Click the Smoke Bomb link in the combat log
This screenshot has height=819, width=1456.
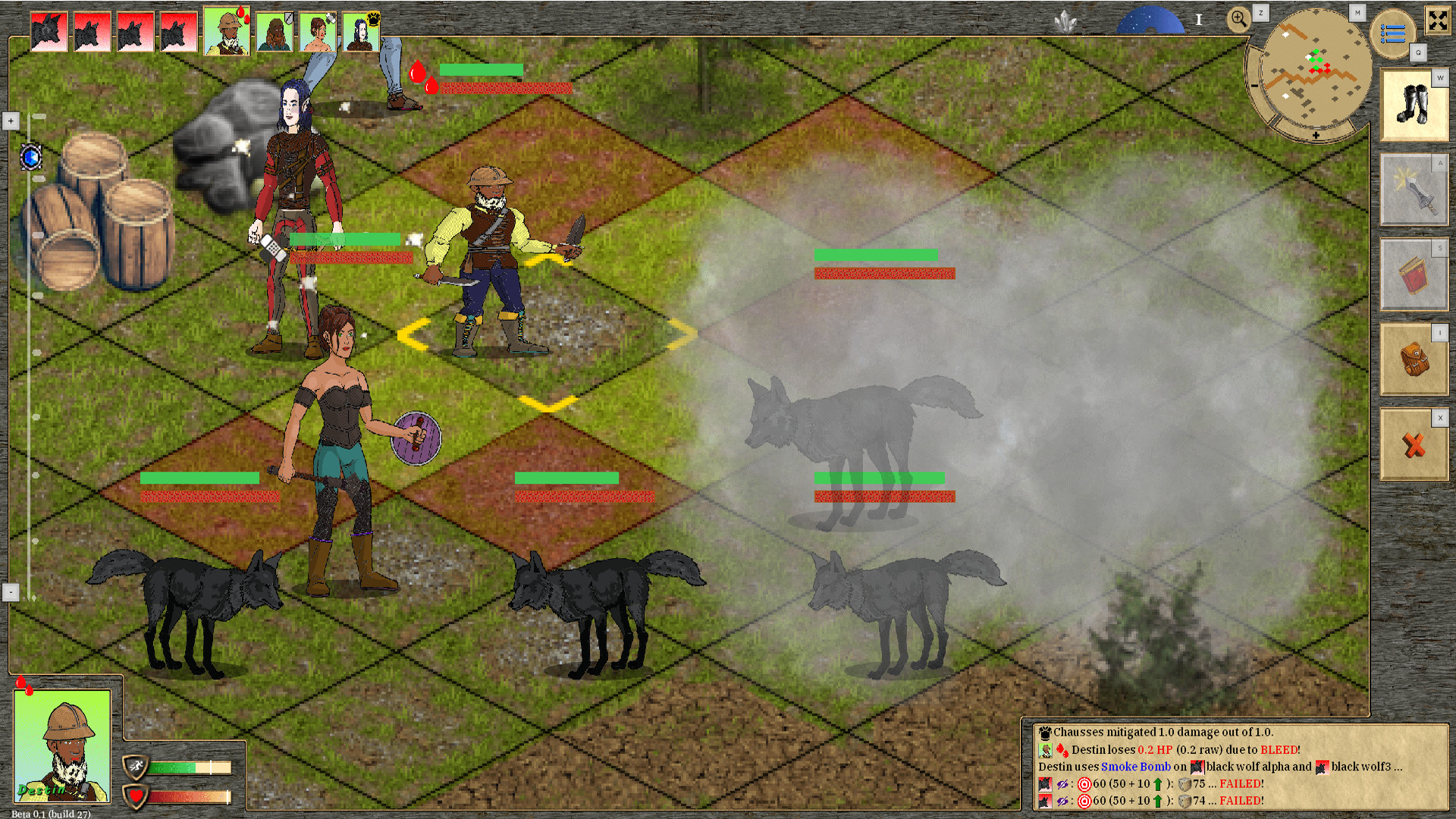[x=1135, y=767]
